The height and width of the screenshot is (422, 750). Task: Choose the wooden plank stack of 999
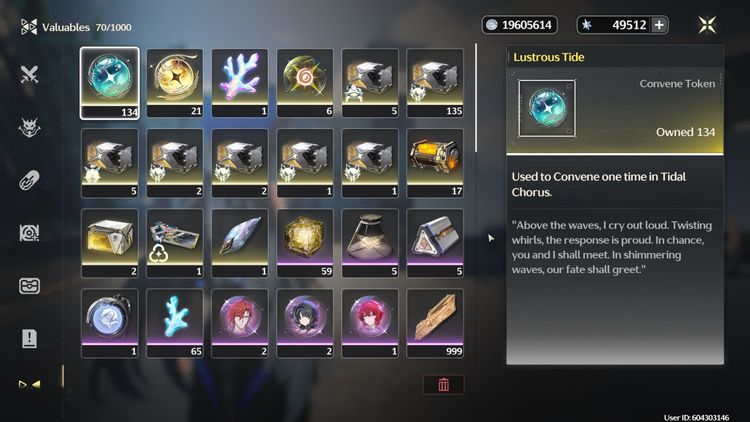[434, 323]
